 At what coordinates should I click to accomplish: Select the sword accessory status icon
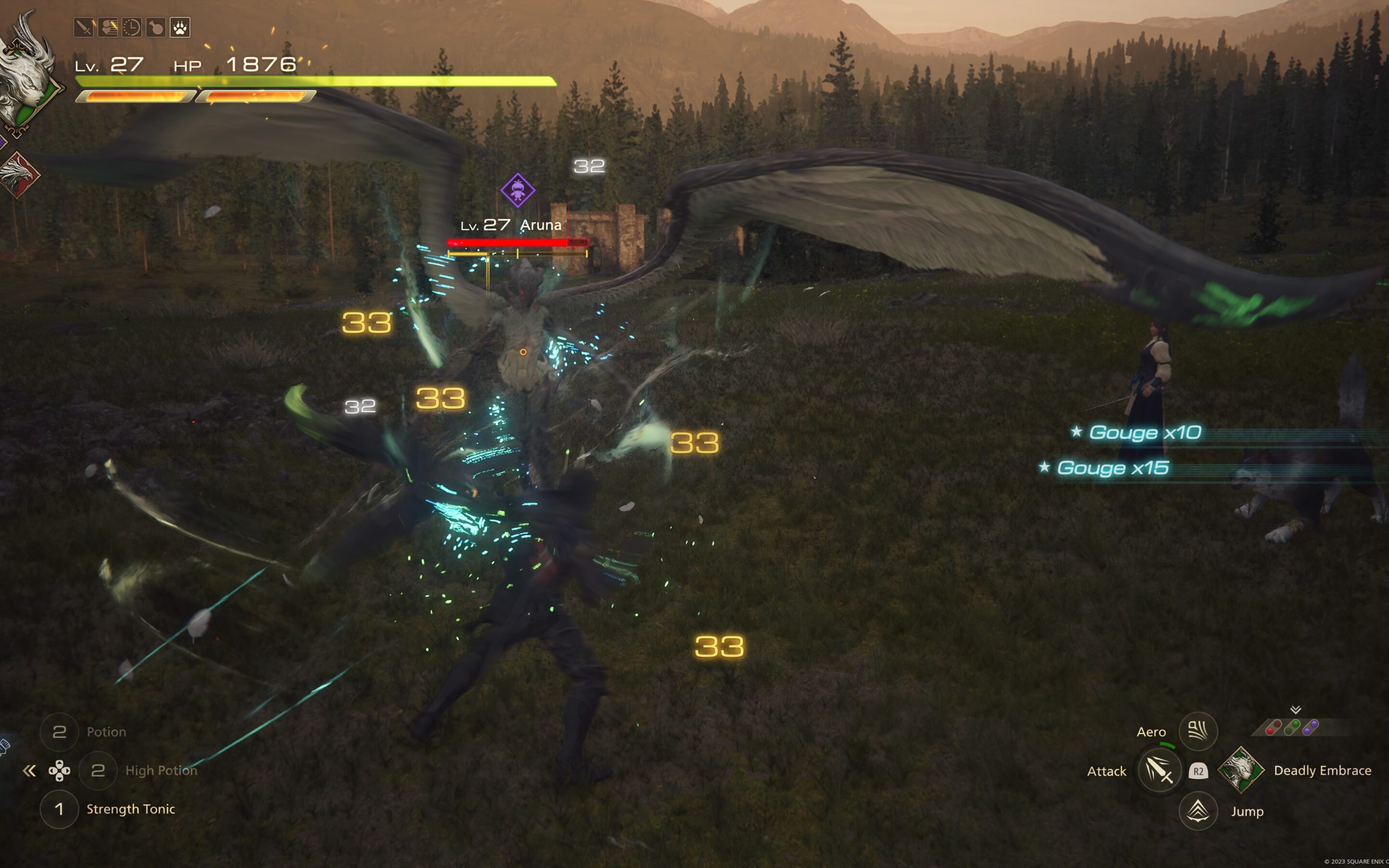point(84,27)
